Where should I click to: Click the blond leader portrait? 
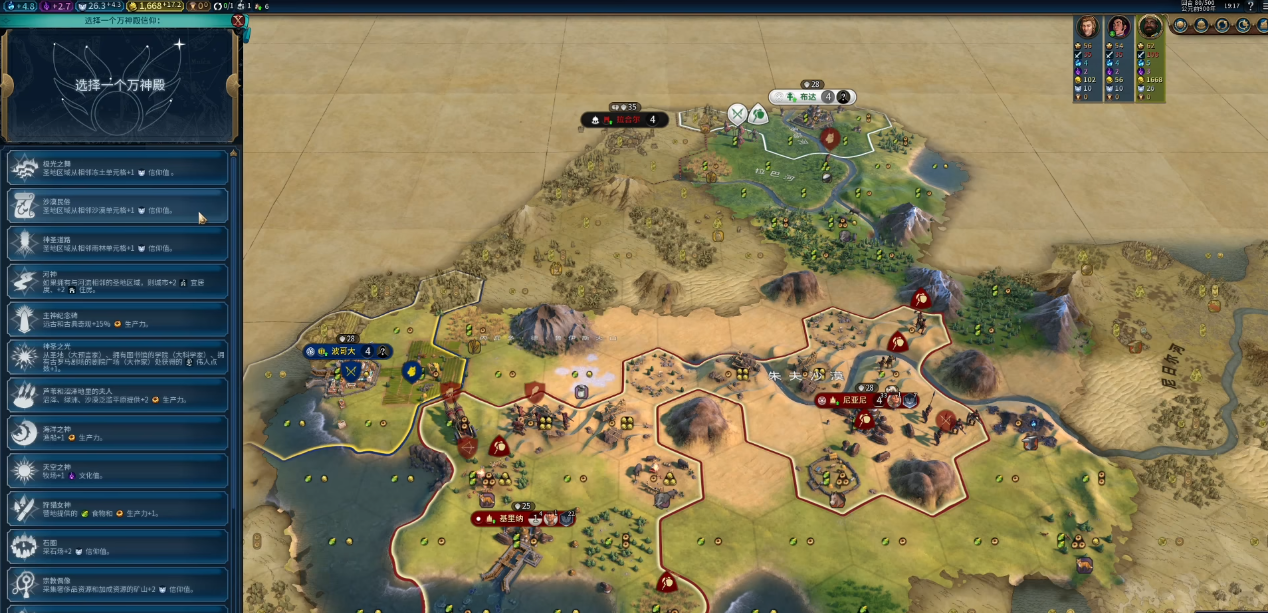[1087, 27]
